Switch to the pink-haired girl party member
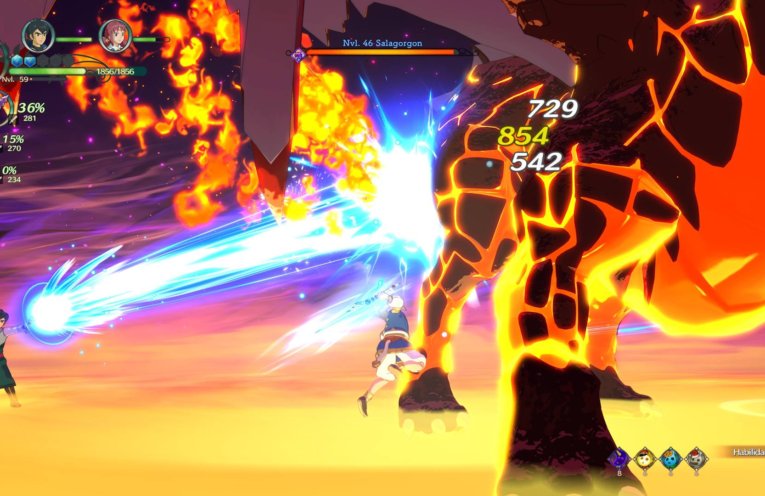The image size is (765, 496). 115,36
